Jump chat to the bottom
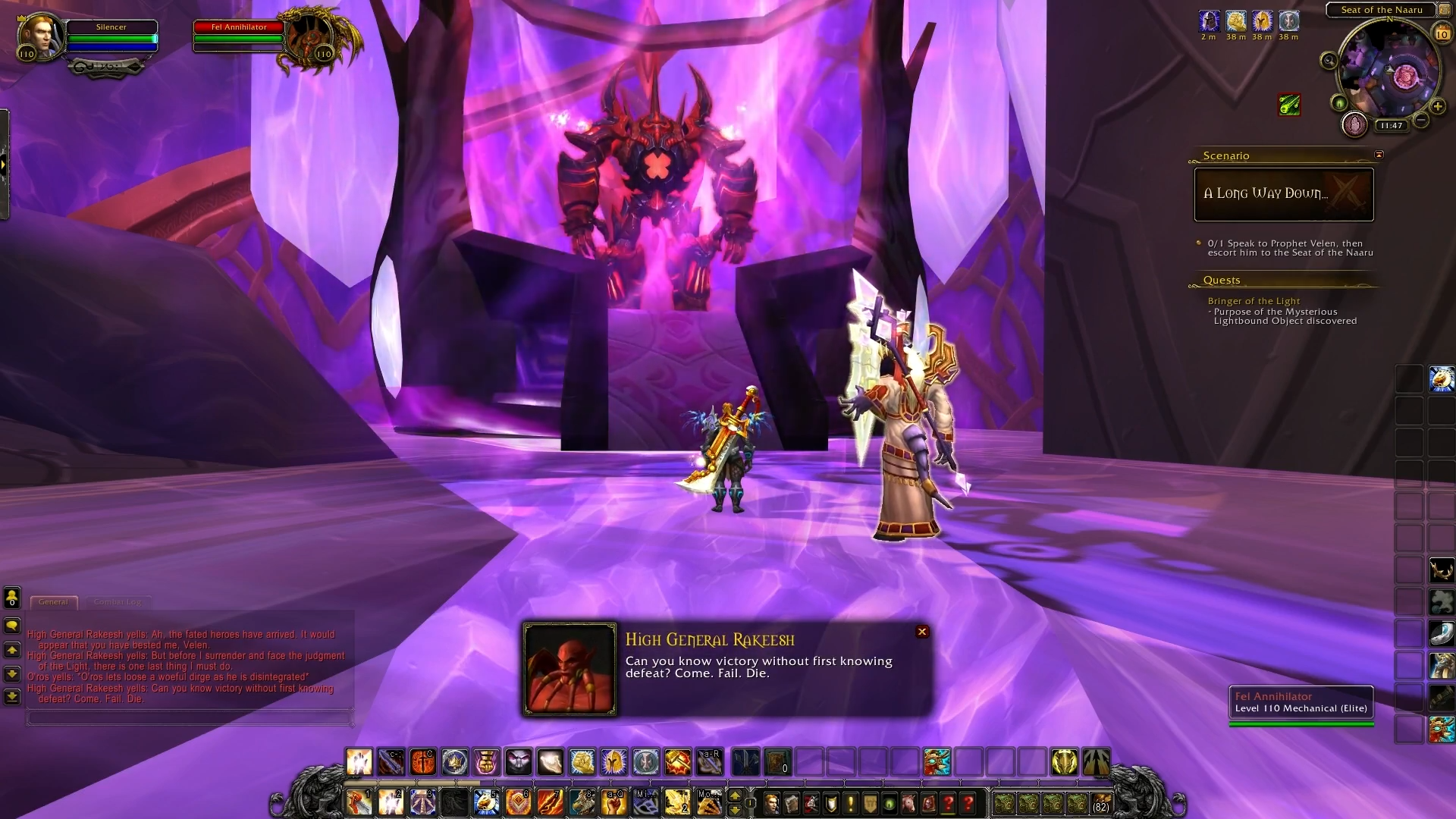The image size is (1456, 819). (12, 696)
